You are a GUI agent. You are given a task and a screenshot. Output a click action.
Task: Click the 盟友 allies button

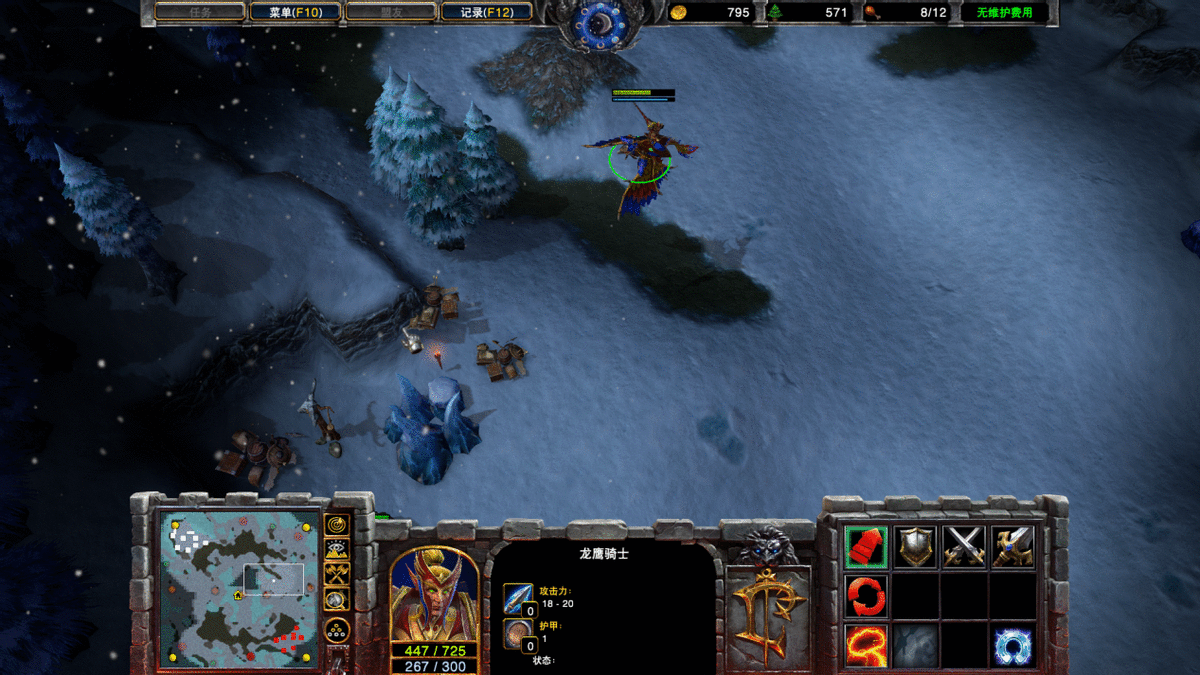(x=391, y=13)
